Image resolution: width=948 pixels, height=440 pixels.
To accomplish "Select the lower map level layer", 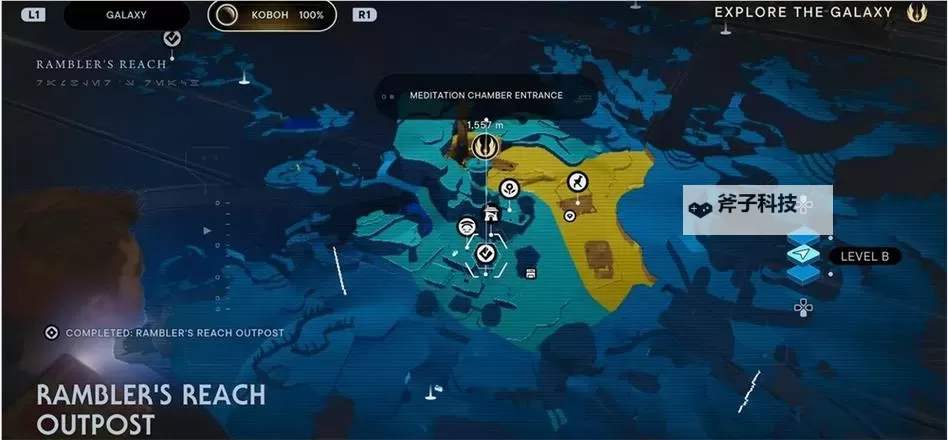I will click(803, 273).
